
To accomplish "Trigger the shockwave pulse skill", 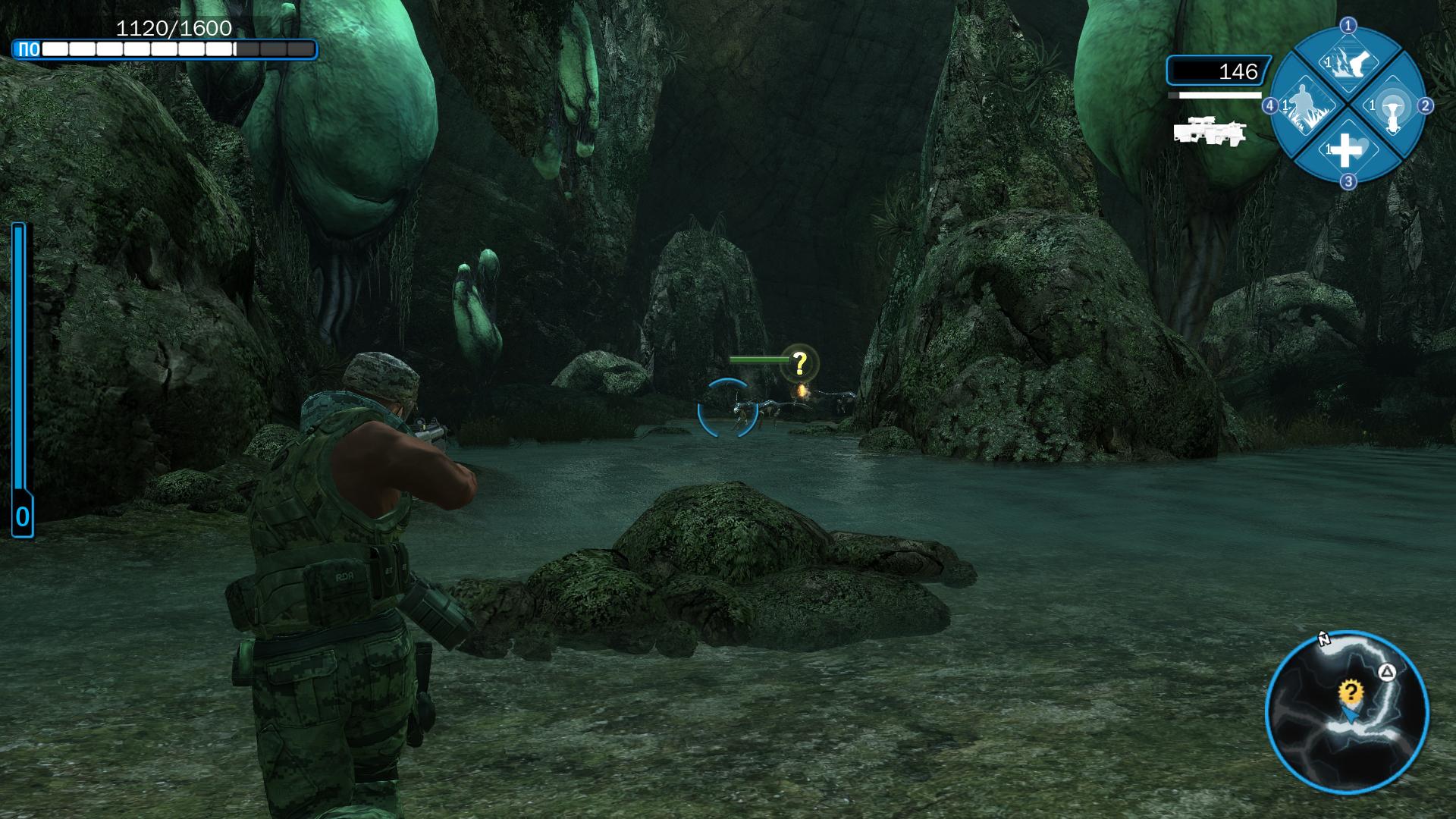I will pos(1389,106).
